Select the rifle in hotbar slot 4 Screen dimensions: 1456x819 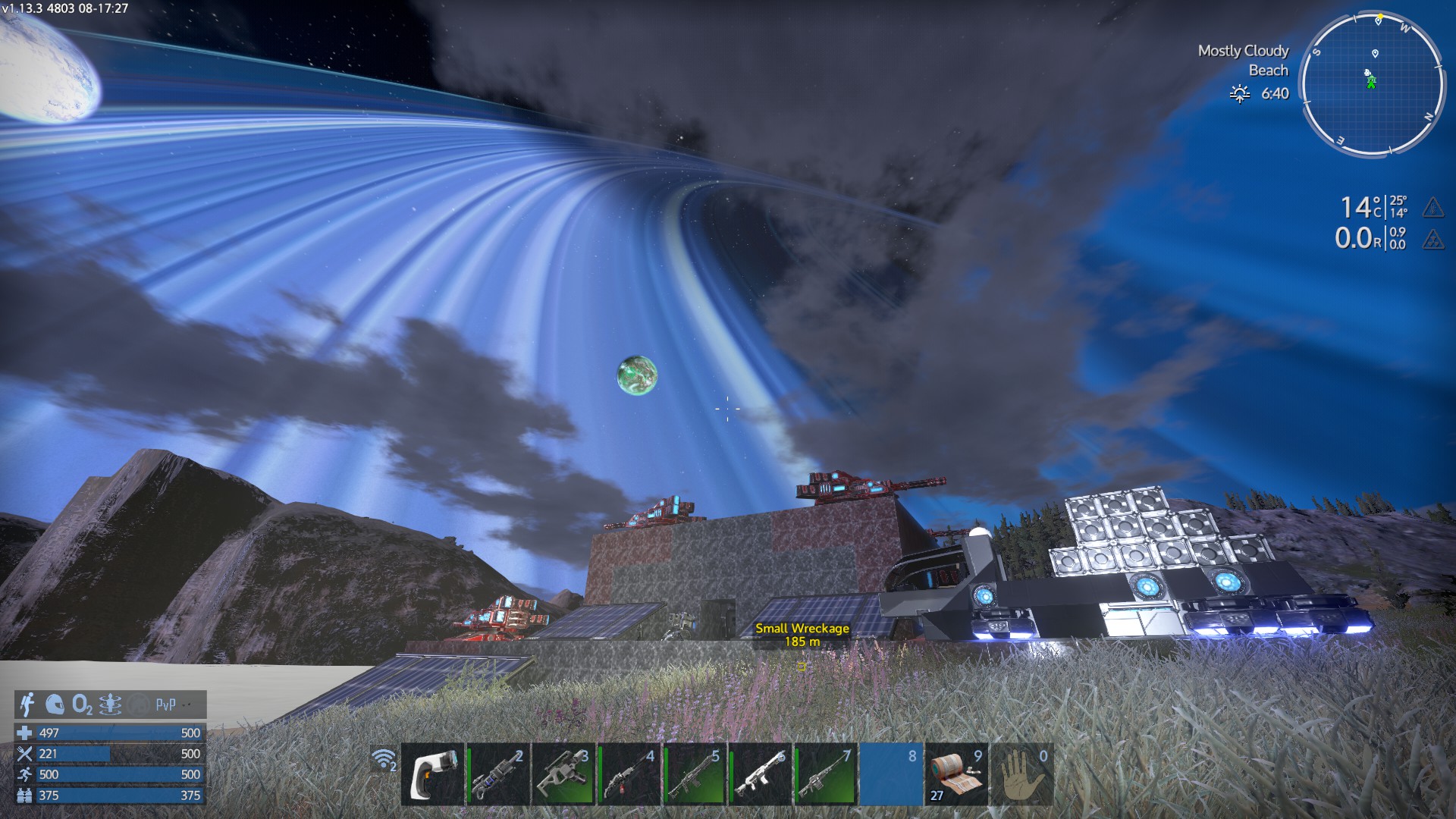(629, 774)
